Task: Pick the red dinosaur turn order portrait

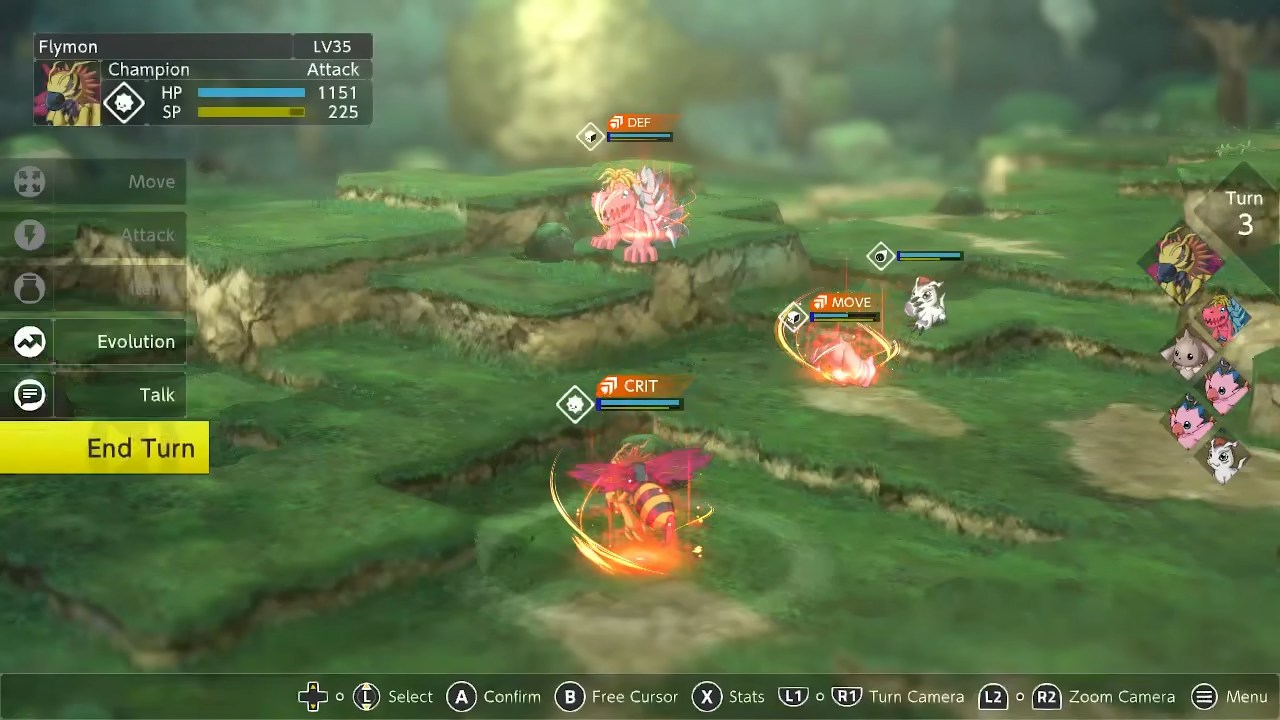Action: point(1222,319)
